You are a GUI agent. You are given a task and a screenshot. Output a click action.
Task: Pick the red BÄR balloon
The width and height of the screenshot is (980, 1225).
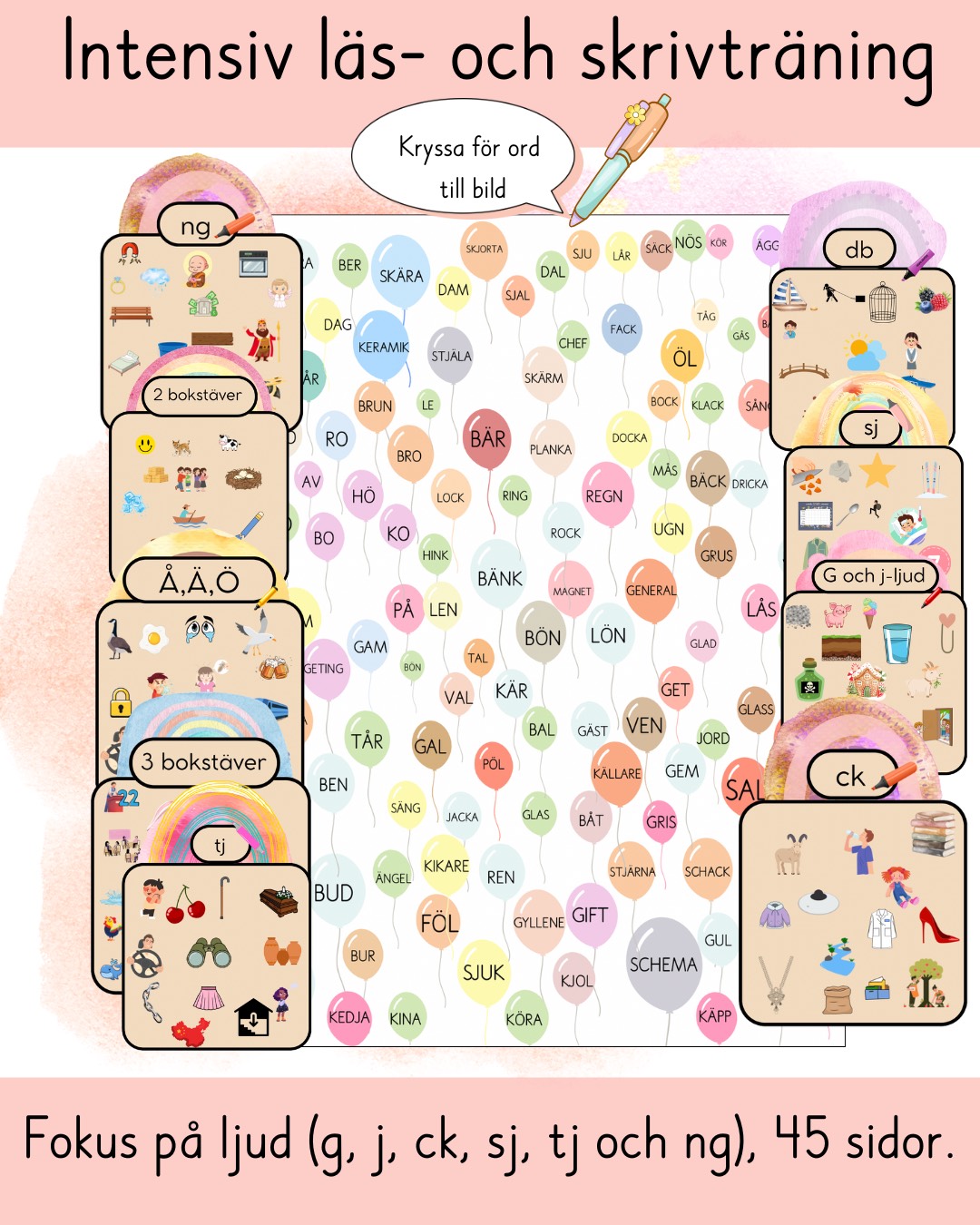click(487, 439)
